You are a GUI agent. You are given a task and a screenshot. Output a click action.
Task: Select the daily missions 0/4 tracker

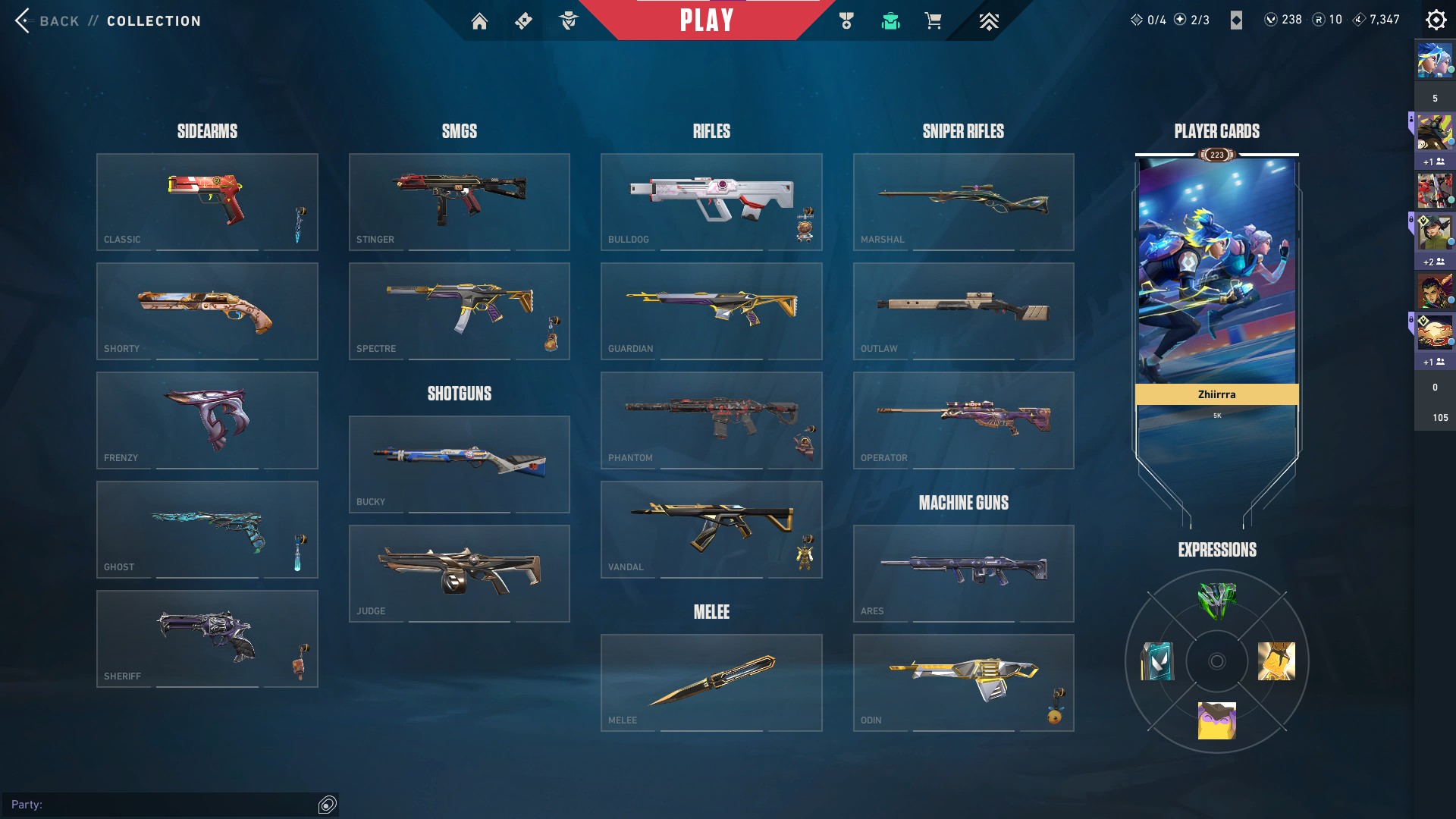[x=1149, y=19]
